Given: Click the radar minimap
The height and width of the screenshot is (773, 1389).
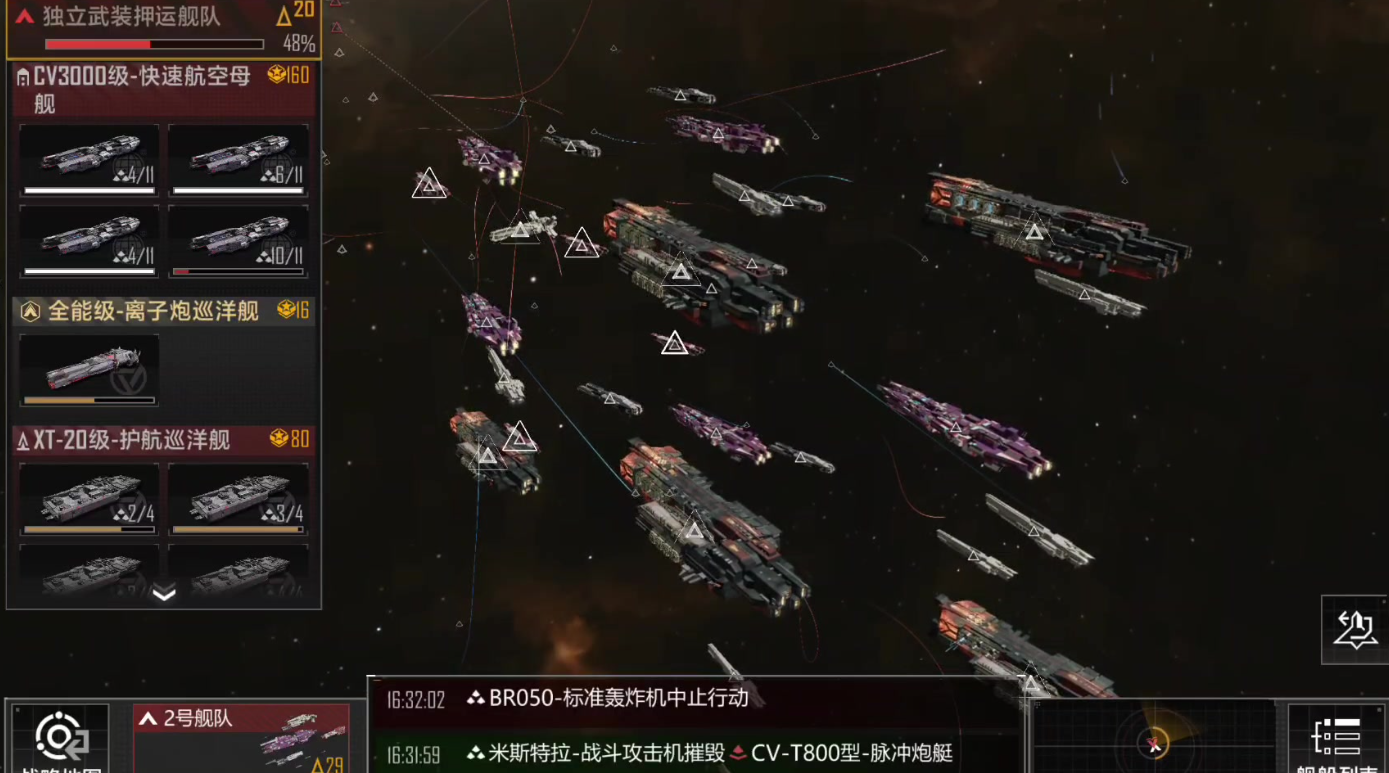Looking at the screenshot, I should click(1154, 742).
